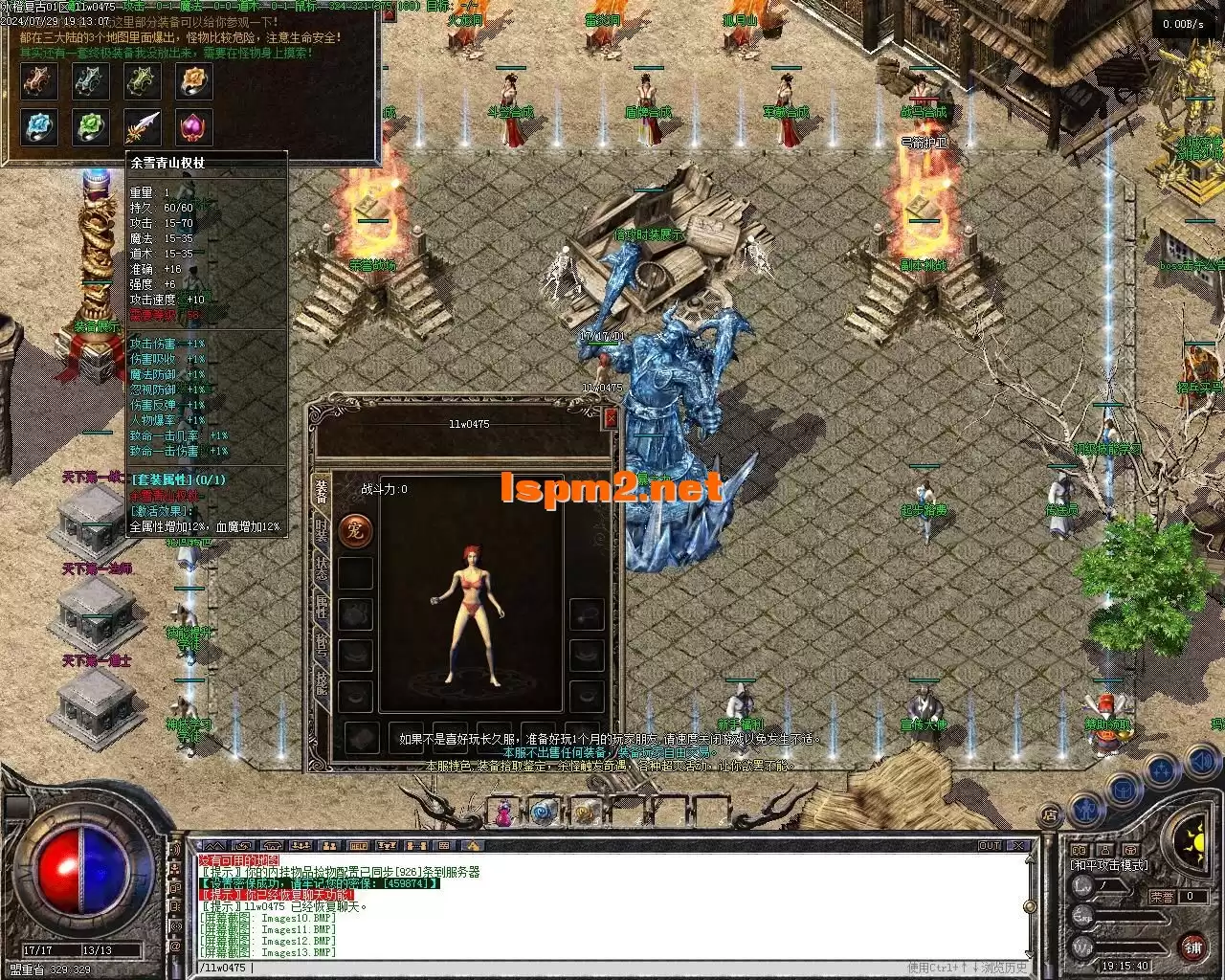Select the white-bladed staff weapon icon
Viewport: 1225px width, 980px height.
[x=143, y=125]
